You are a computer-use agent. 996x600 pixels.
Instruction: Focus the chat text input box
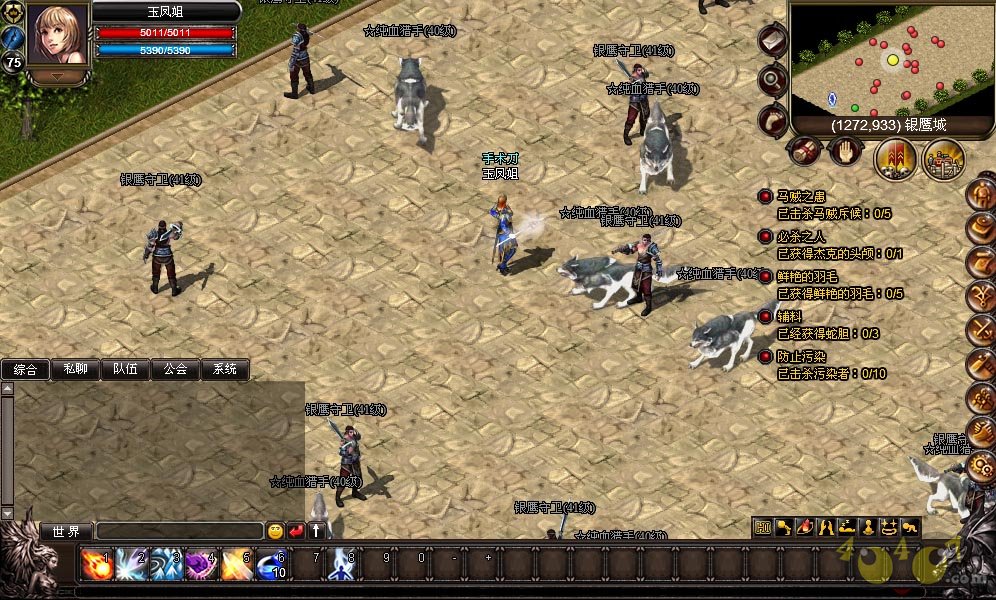pyautogui.click(x=179, y=532)
